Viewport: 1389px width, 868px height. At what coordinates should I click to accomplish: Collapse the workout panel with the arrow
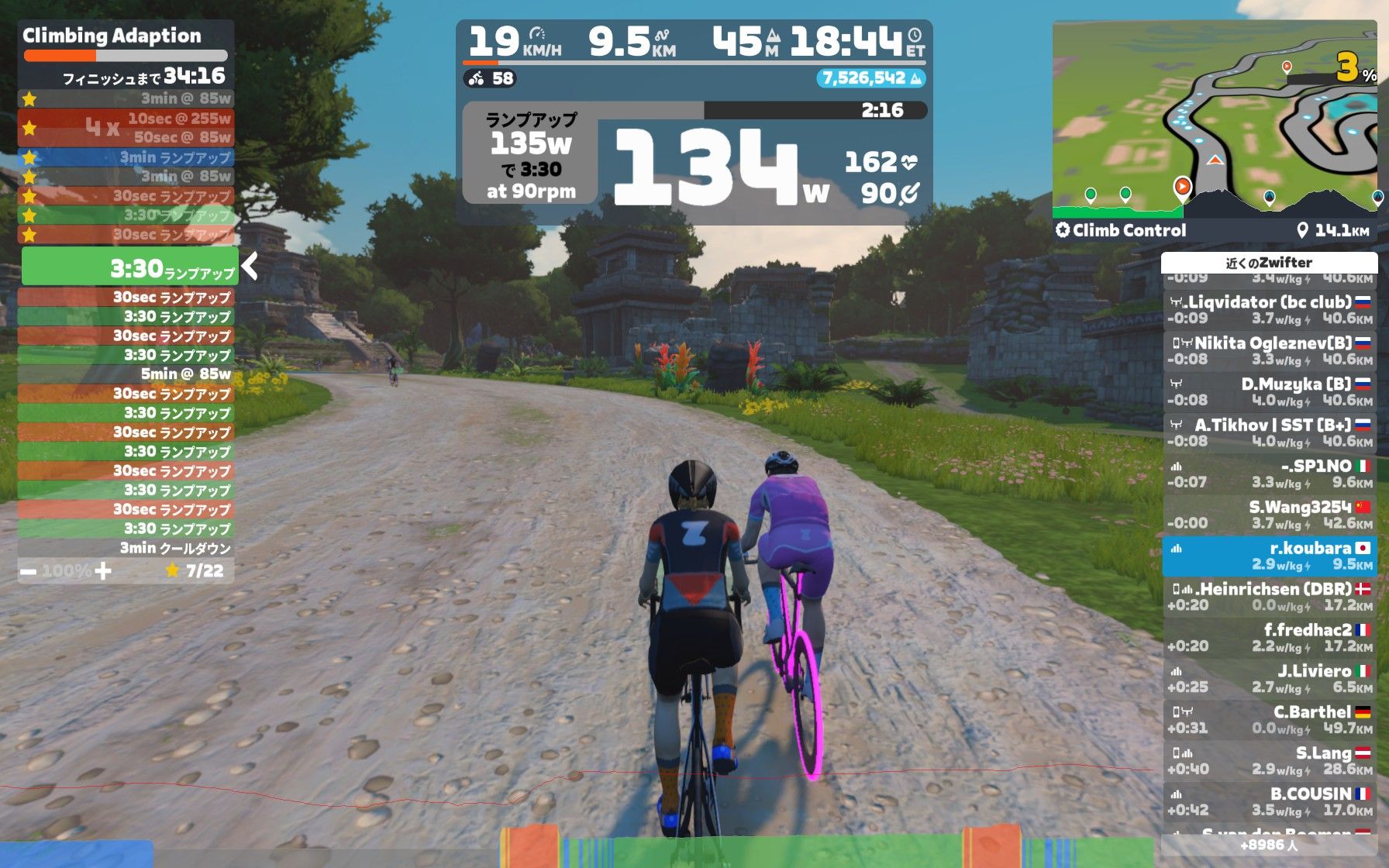[250, 267]
